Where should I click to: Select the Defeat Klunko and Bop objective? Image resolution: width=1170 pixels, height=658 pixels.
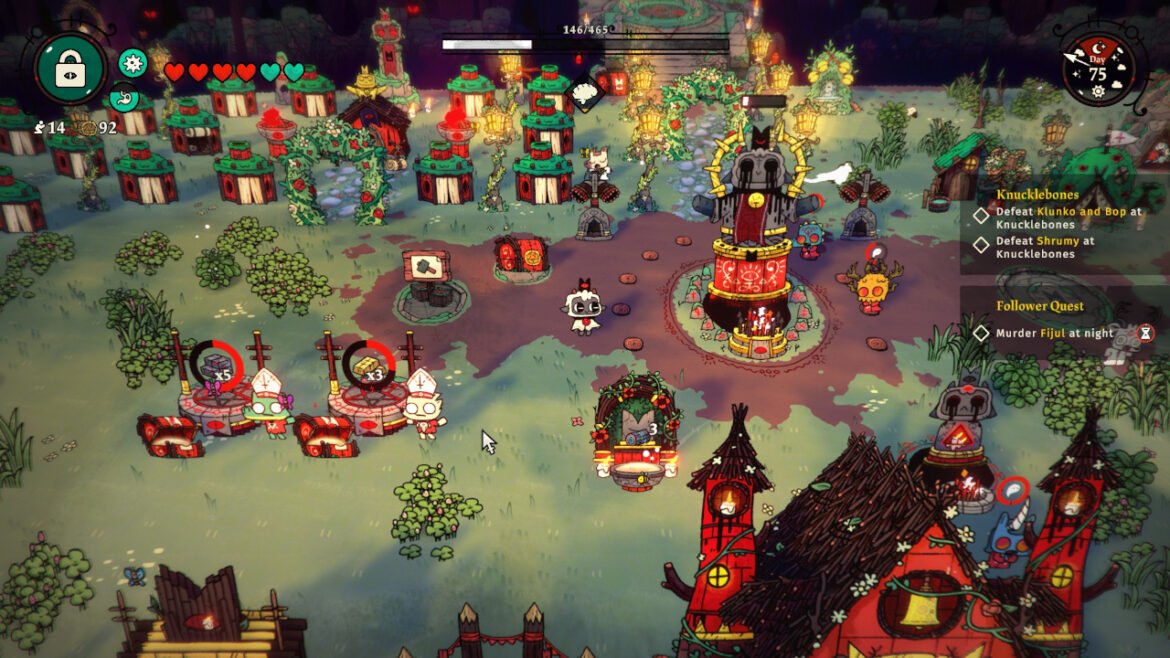[x=1068, y=218]
